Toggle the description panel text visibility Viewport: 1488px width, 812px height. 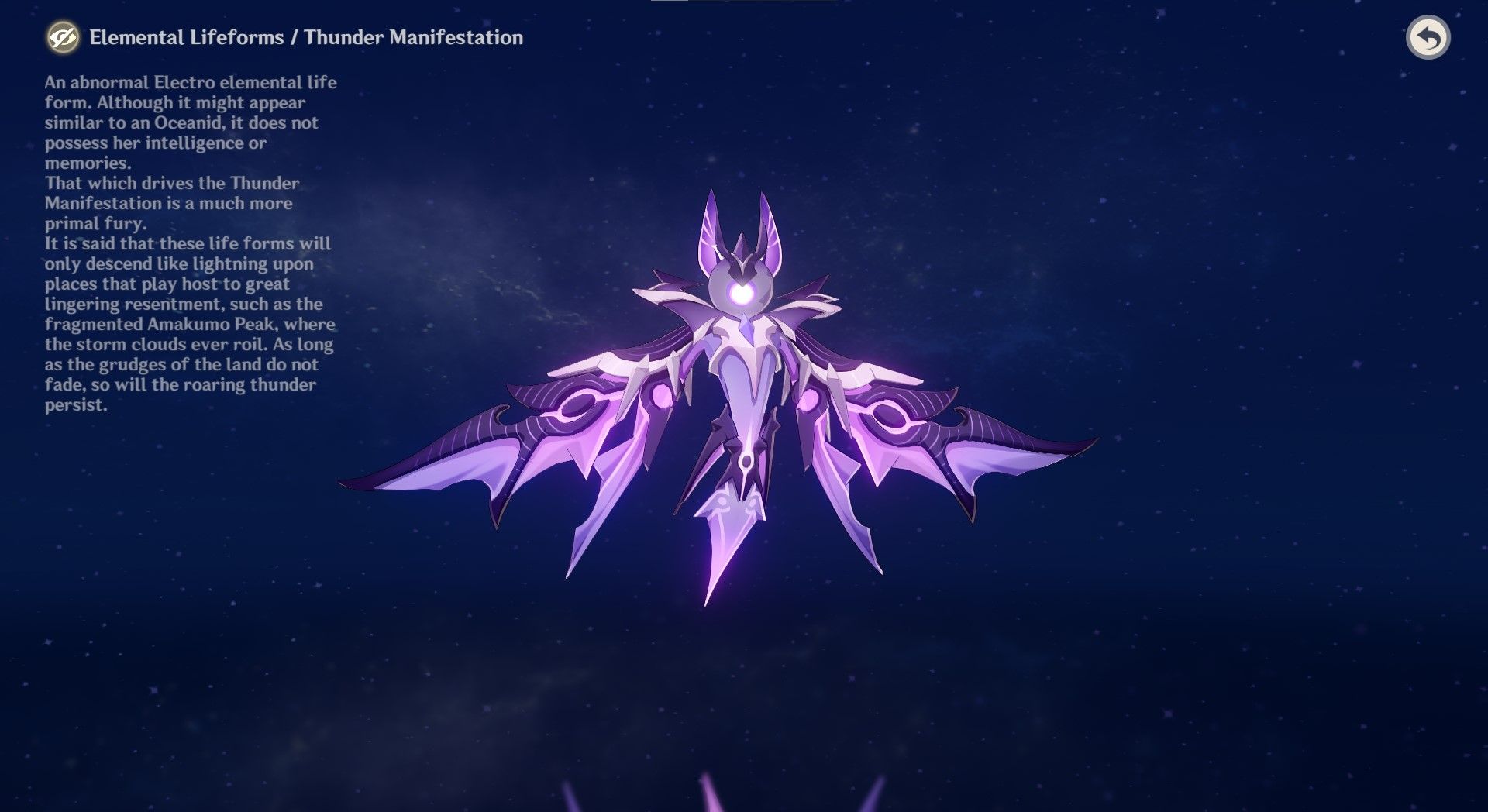pos(190,232)
